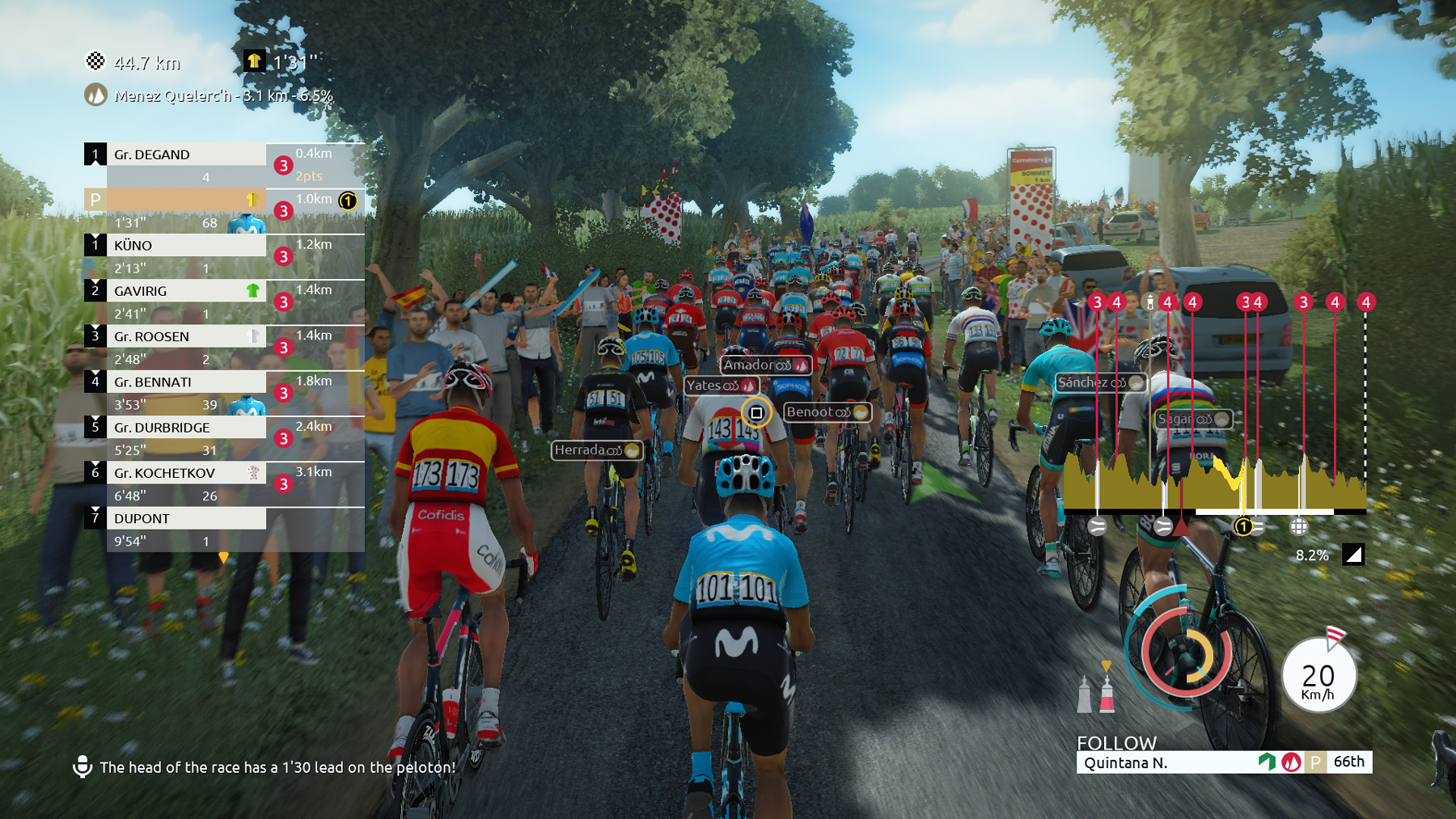
Task: Select GAVIRIG in the gap list
Action: point(186,290)
